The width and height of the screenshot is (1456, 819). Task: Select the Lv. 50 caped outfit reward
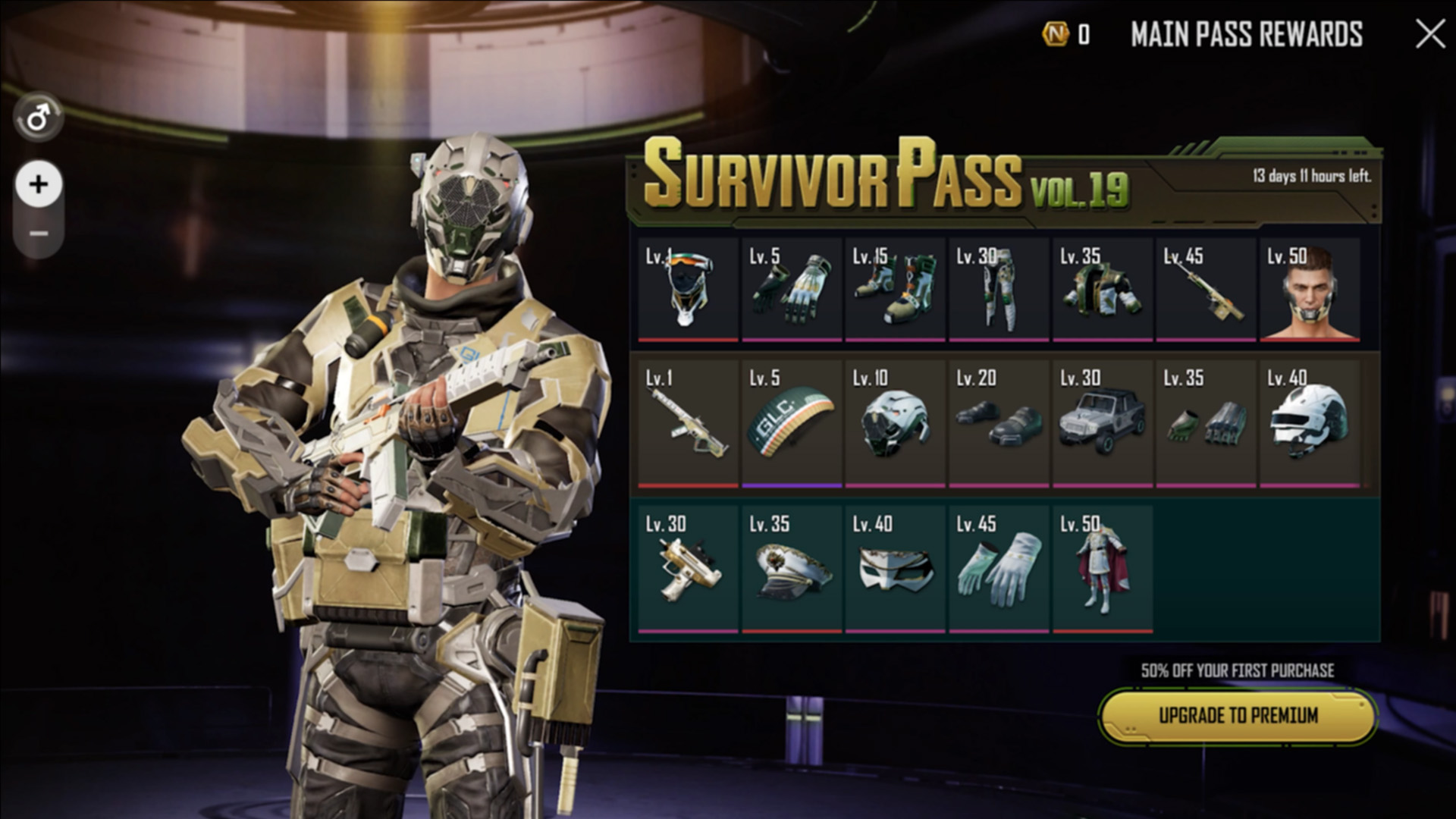[1102, 569]
